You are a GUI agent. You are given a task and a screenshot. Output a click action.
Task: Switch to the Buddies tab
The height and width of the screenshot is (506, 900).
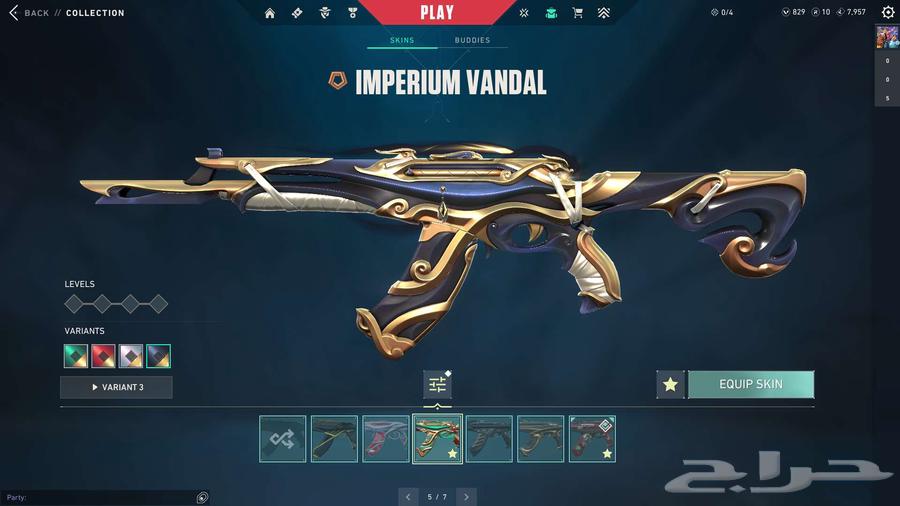[x=472, y=41]
